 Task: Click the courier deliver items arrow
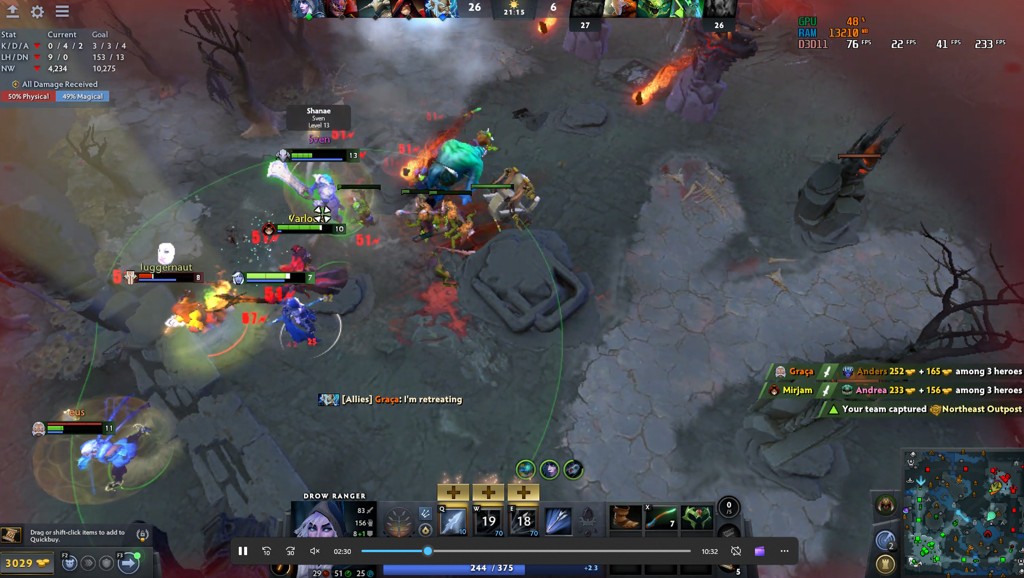point(128,563)
